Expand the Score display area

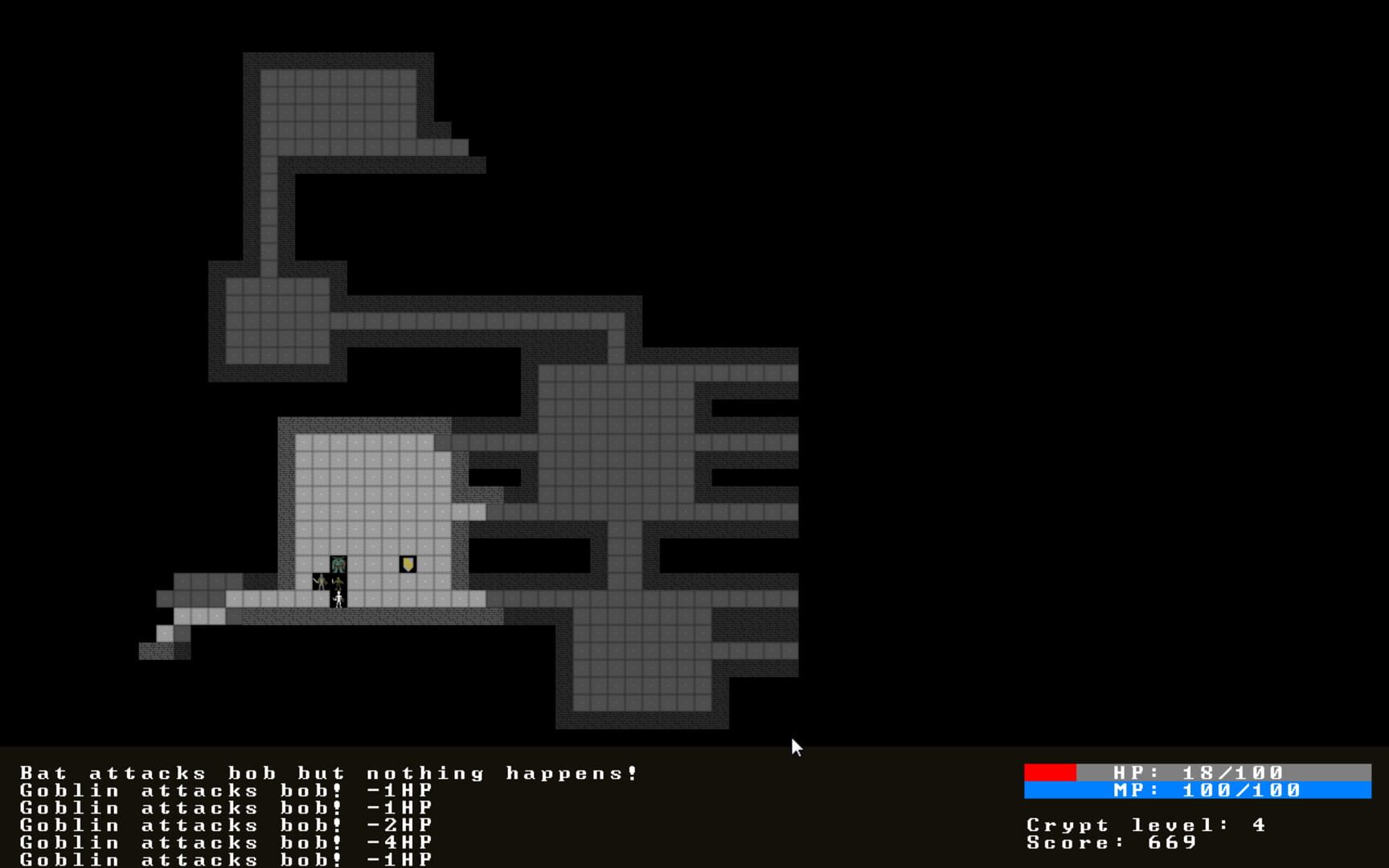coord(1111,842)
